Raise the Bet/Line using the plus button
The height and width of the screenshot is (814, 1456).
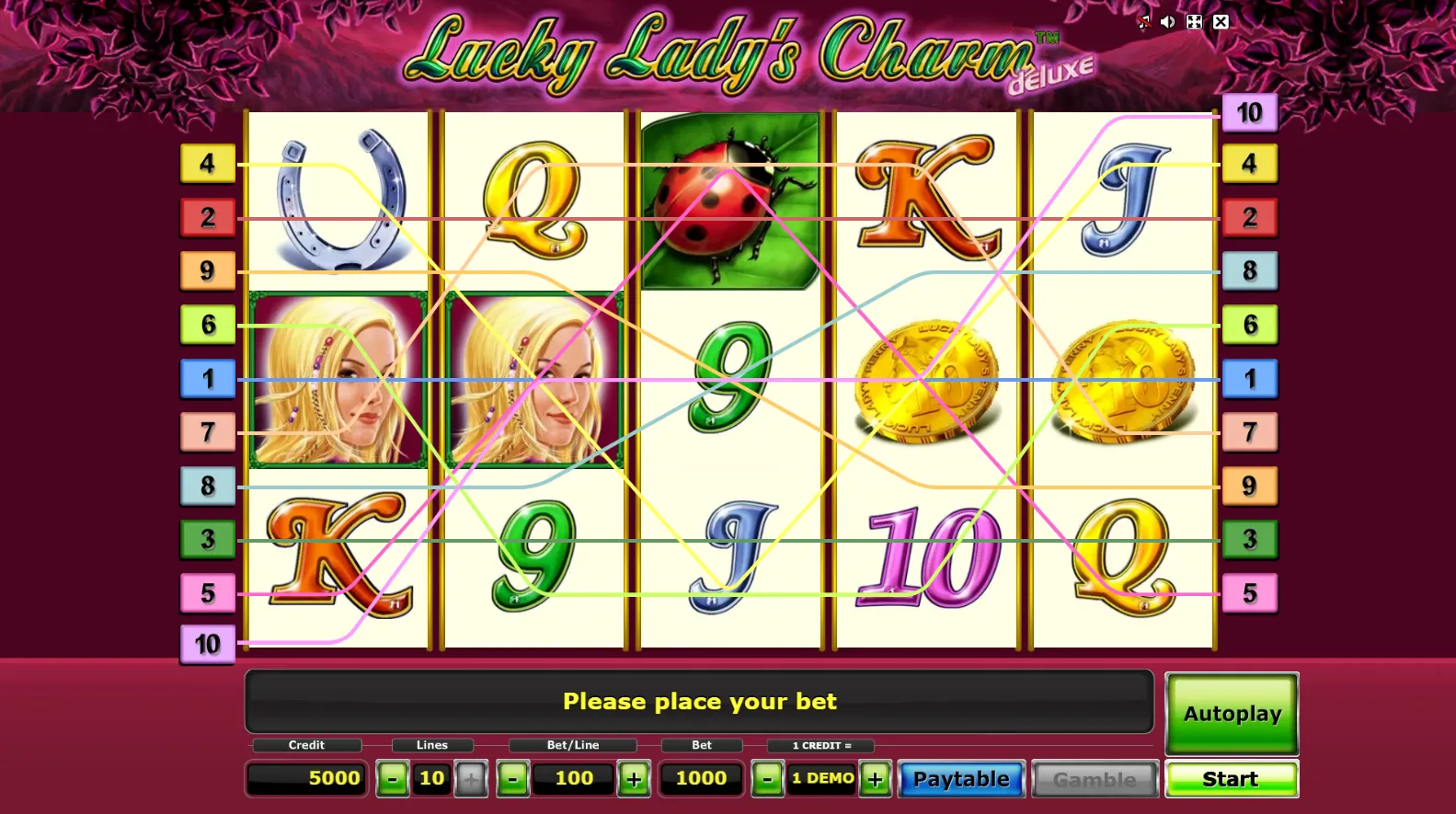(633, 778)
